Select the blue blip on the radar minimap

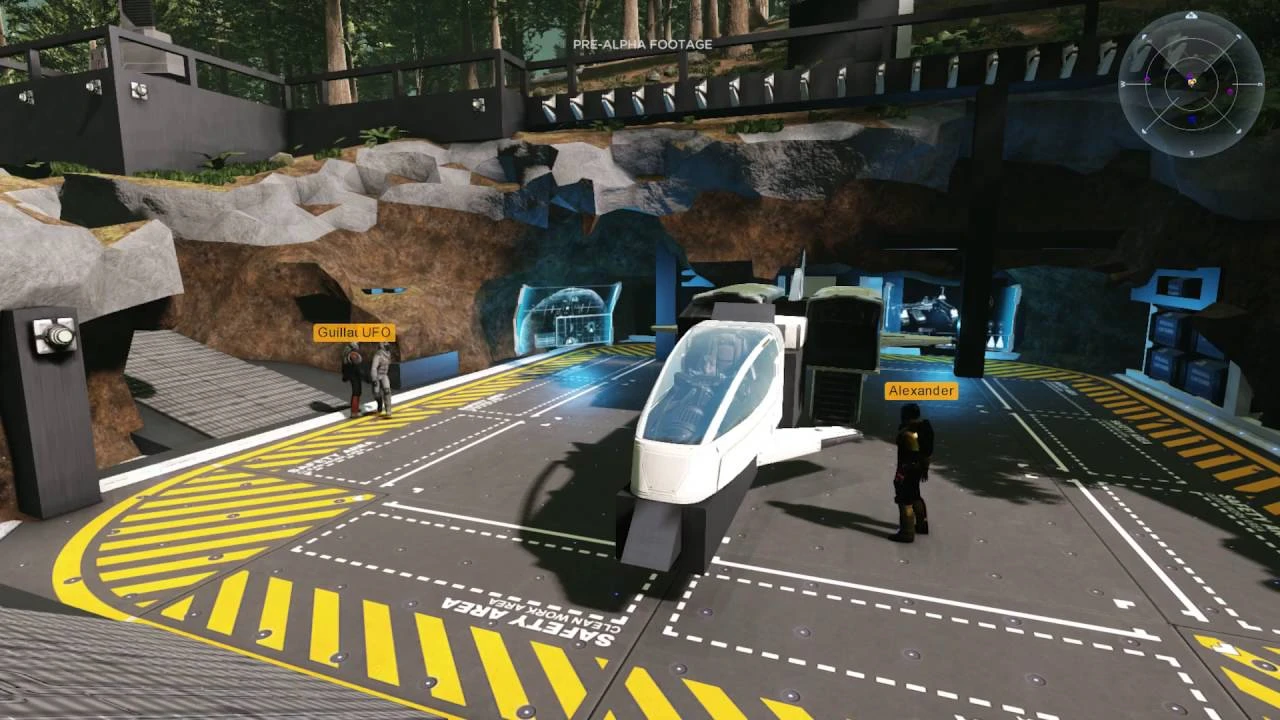tap(1192, 119)
